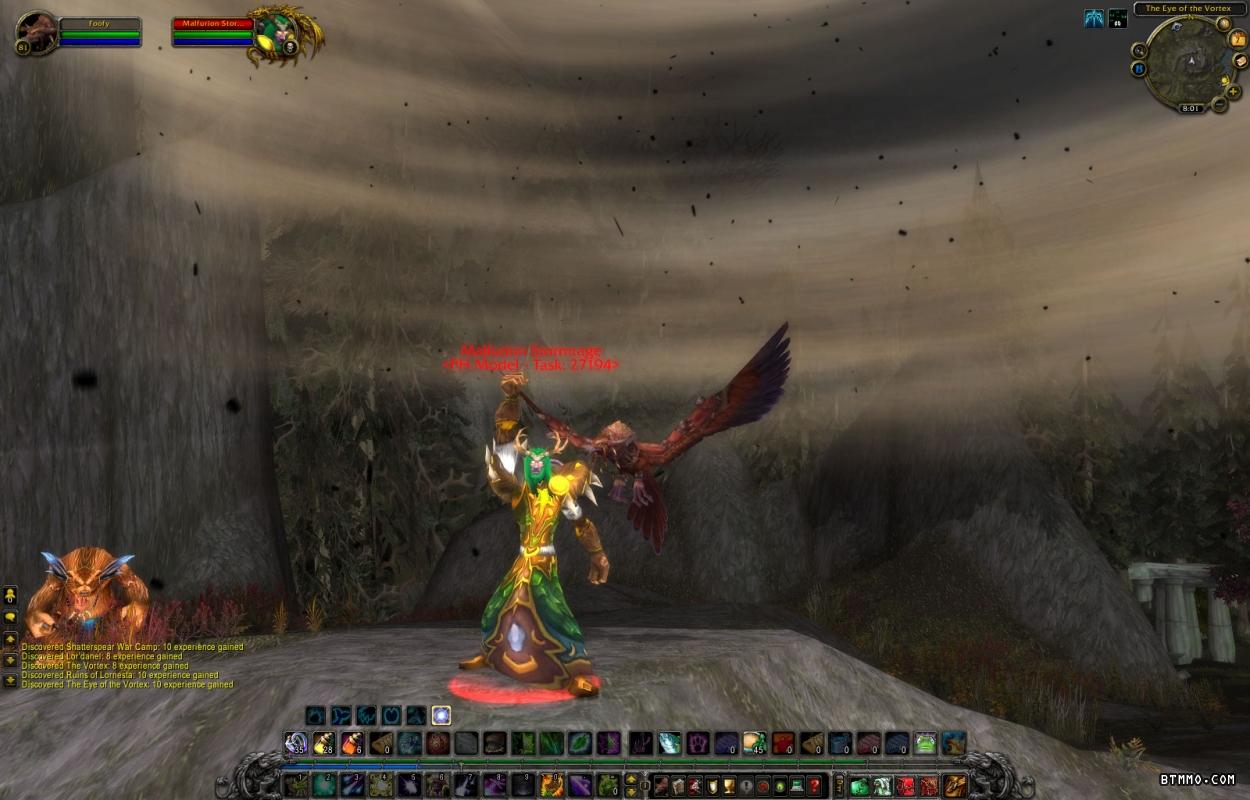Open the chat menu speech bubble button
This screenshot has height=800, width=1250.
point(10,618)
